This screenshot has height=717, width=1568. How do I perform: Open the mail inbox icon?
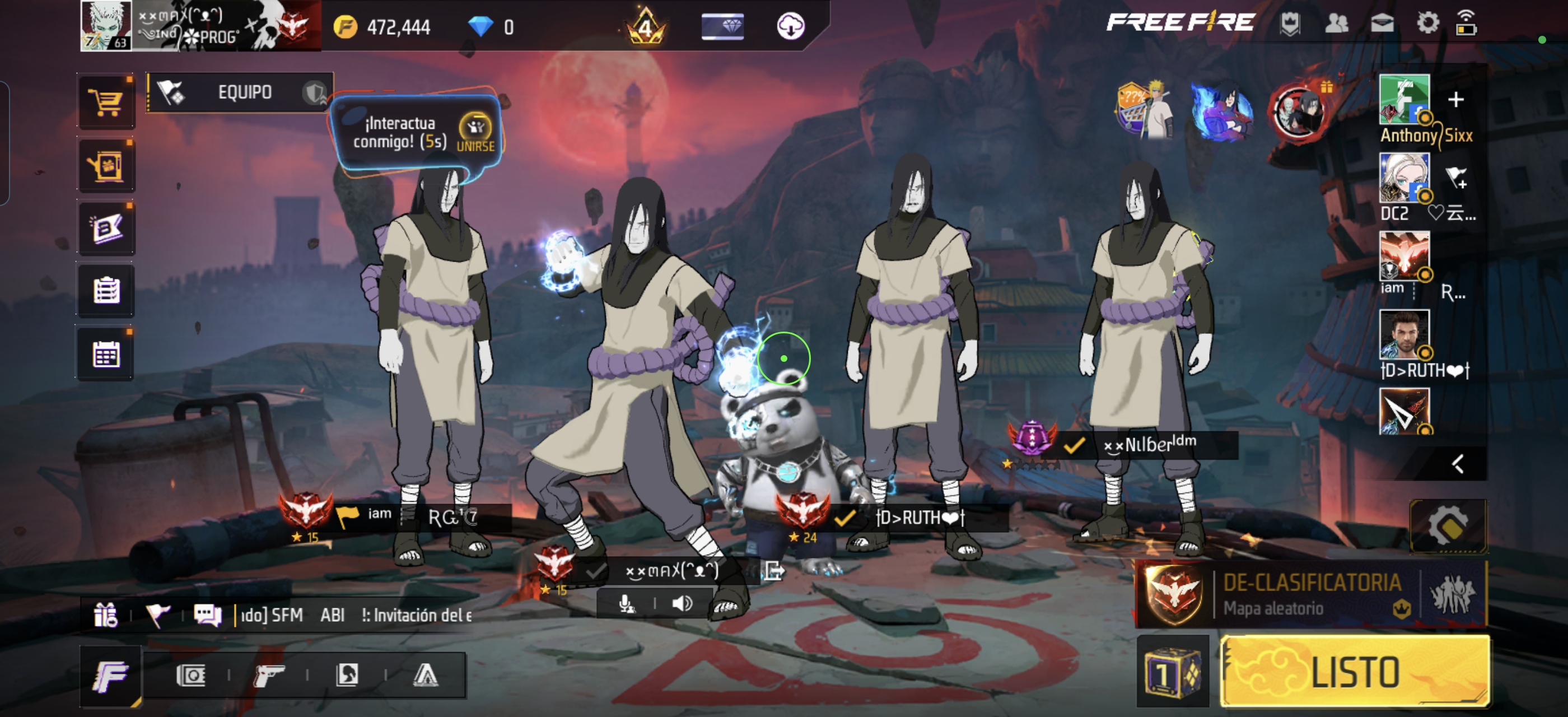pyautogui.click(x=1382, y=24)
